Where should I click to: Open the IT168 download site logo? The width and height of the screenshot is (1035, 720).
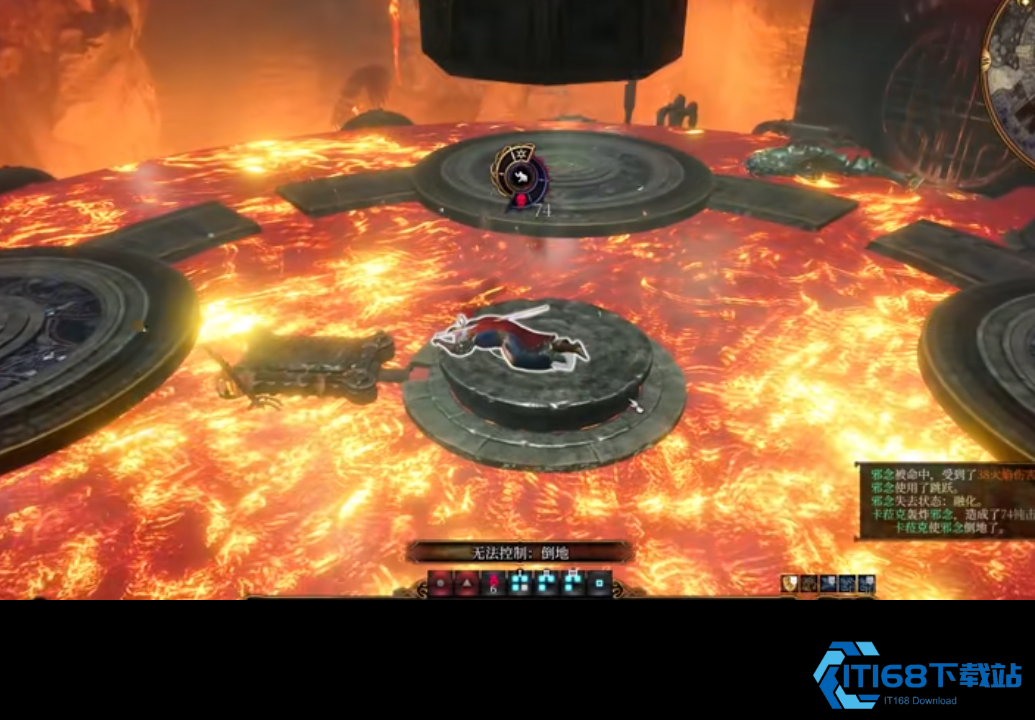click(918, 675)
